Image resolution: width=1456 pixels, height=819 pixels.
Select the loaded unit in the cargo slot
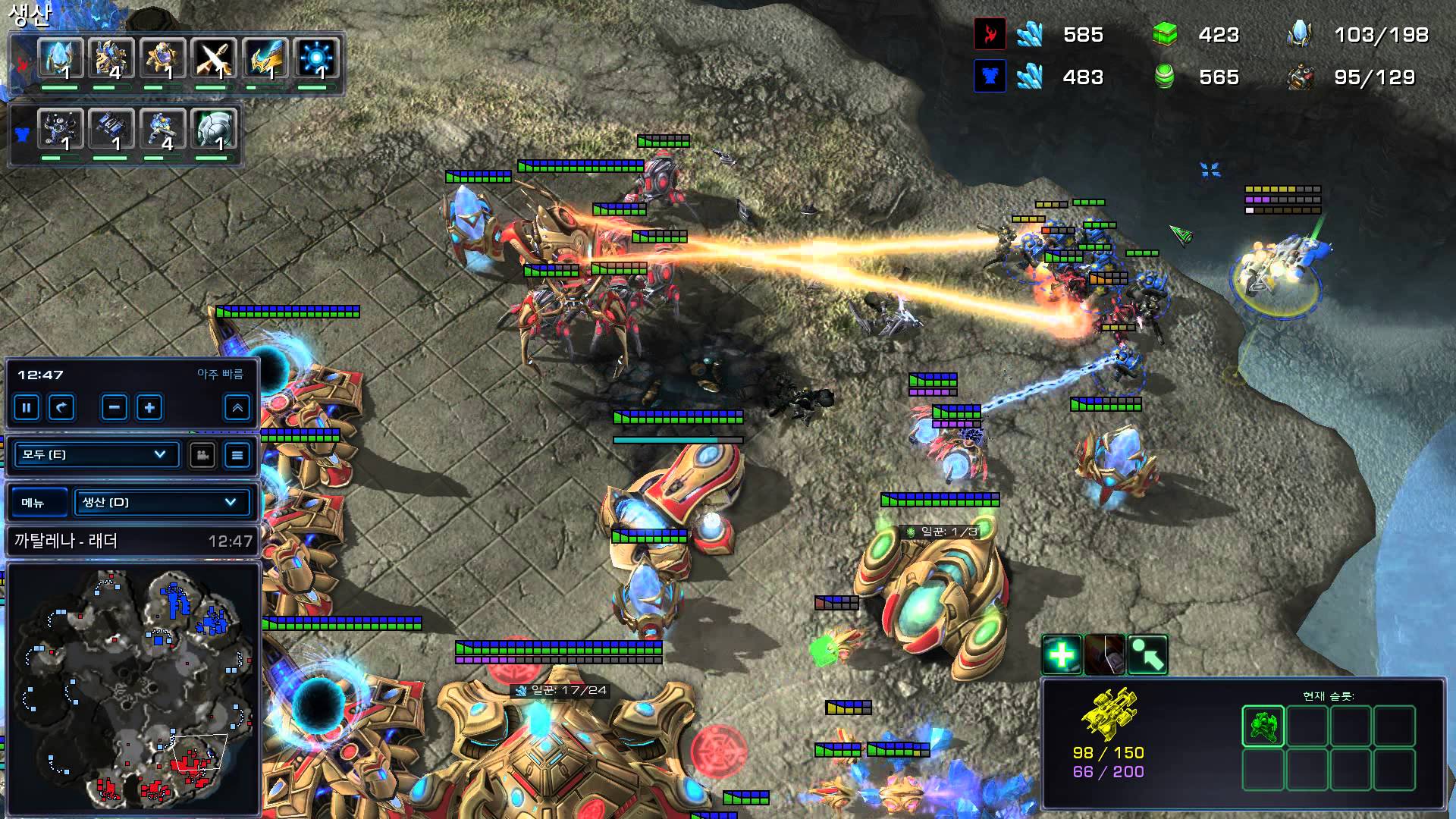point(1263,726)
